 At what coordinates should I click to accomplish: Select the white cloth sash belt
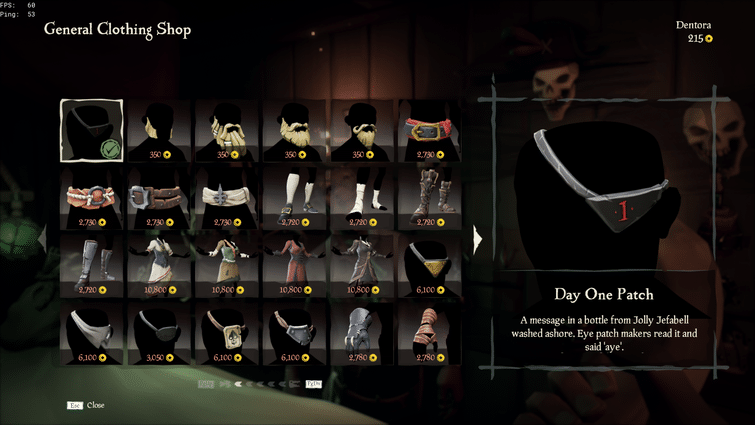228,198
